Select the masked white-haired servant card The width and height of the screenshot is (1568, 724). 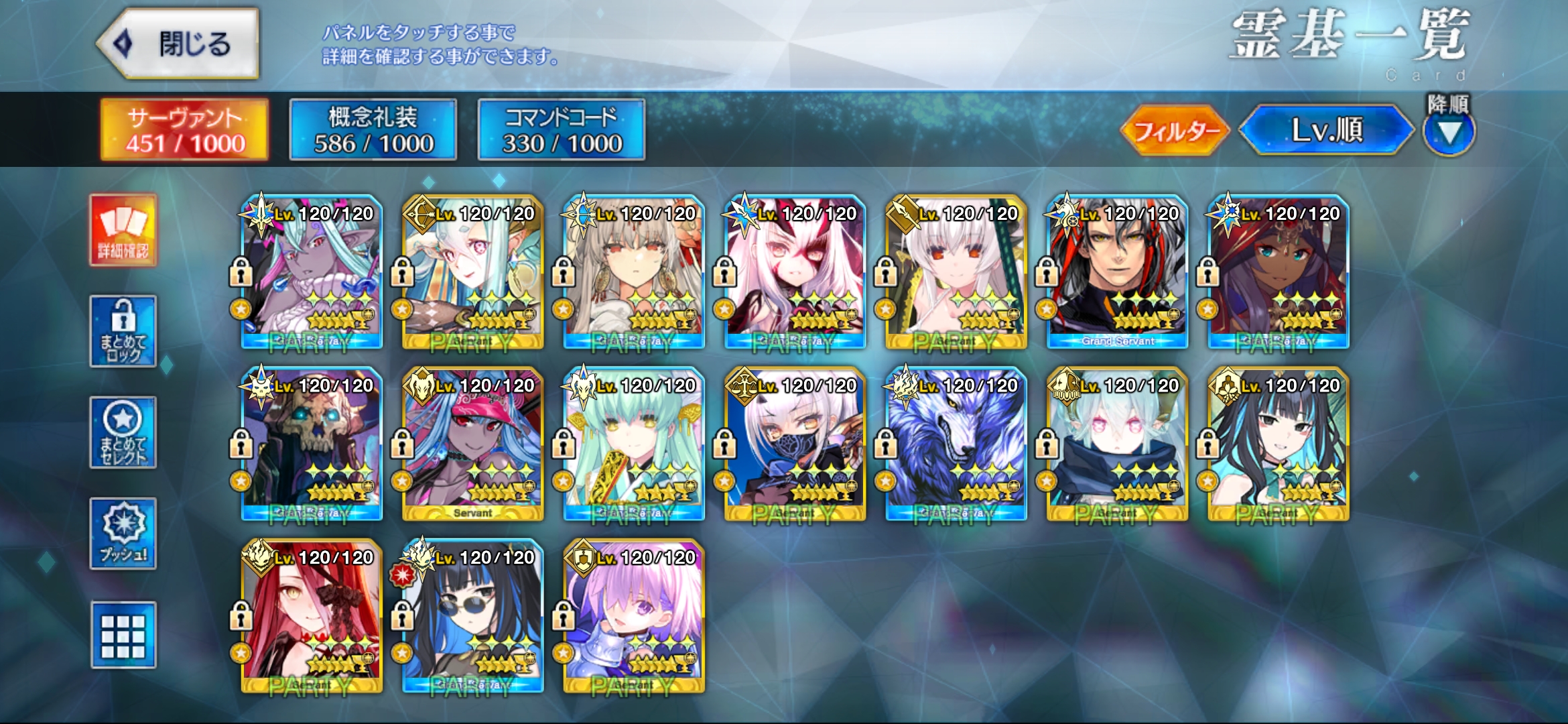tap(795, 444)
